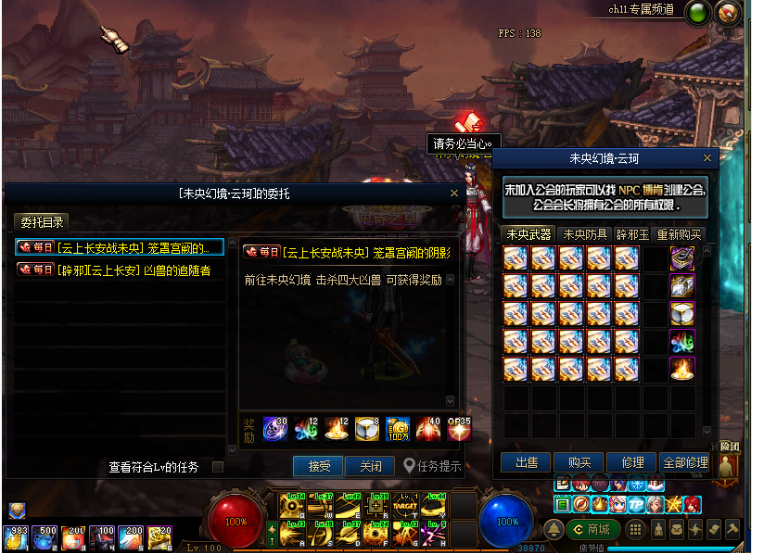
Task: Select the white cube item in the shop
Action: (x=682, y=313)
